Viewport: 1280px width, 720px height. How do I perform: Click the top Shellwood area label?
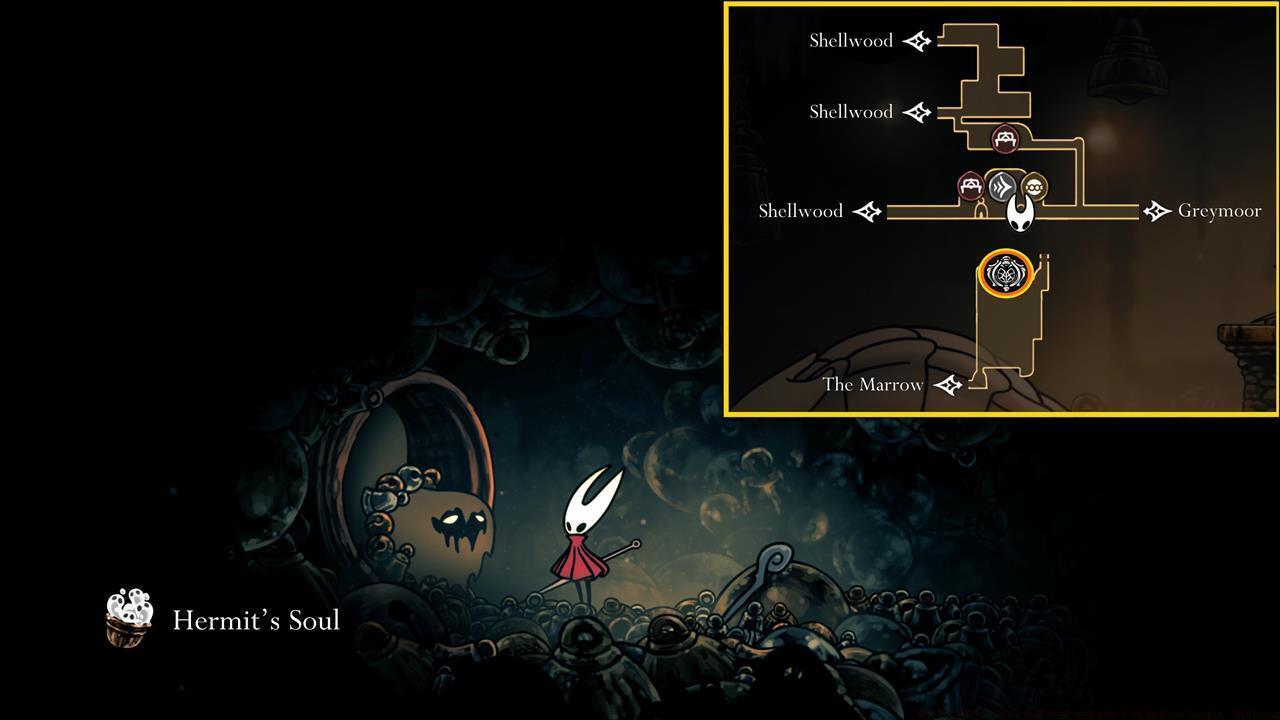[x=851, y=41]
